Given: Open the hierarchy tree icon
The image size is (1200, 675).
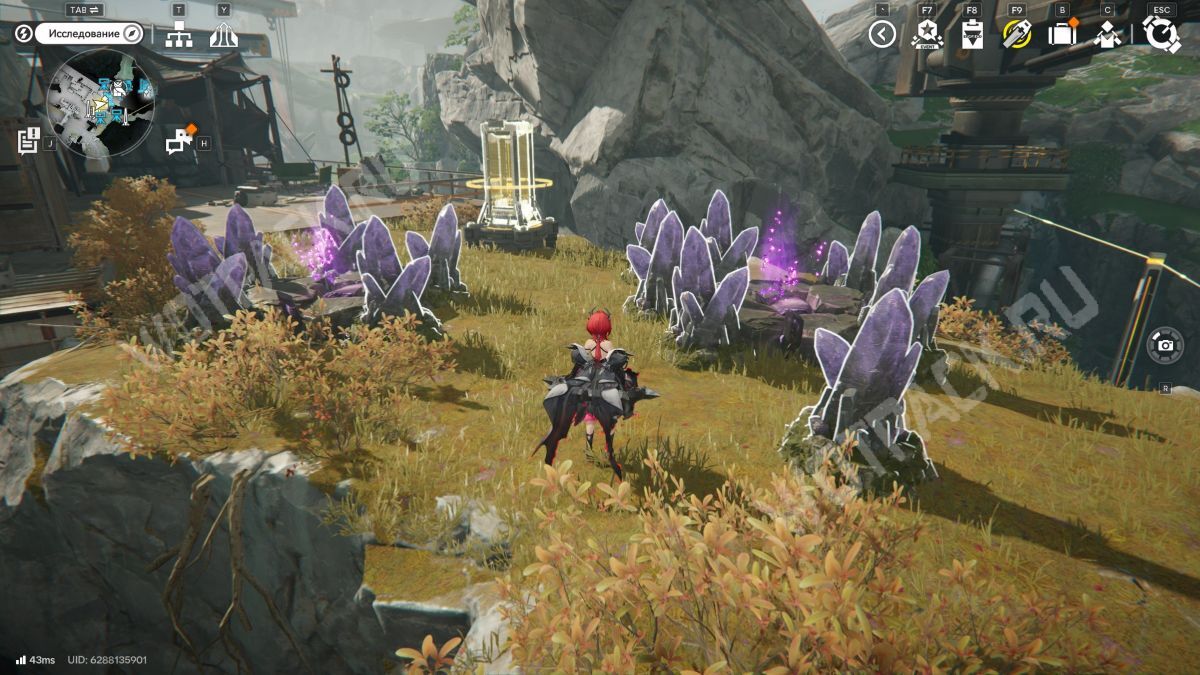Looking at the screenshot, I should click(179, 35).
